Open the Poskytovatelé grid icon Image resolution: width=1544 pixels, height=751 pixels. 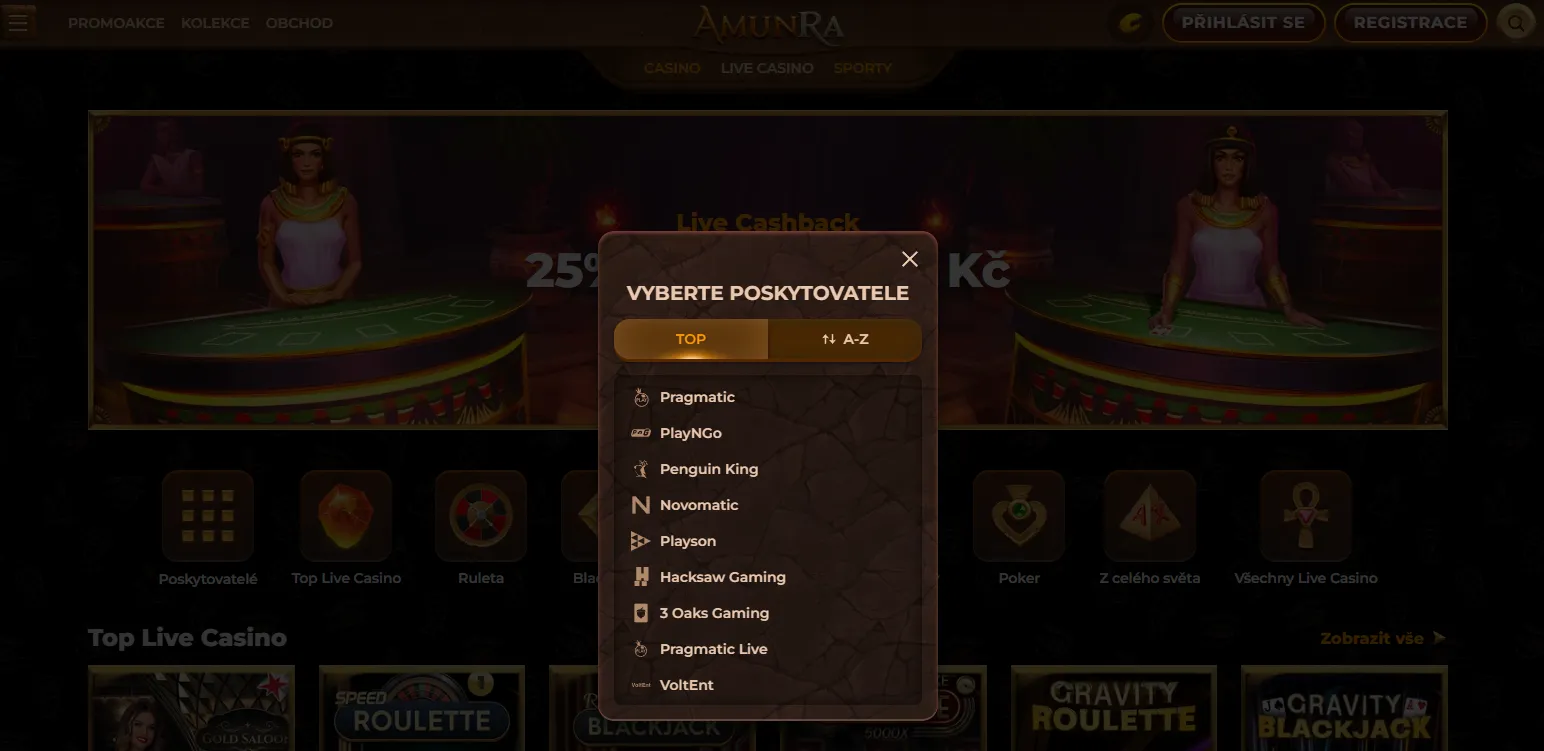tap(207, 516)
